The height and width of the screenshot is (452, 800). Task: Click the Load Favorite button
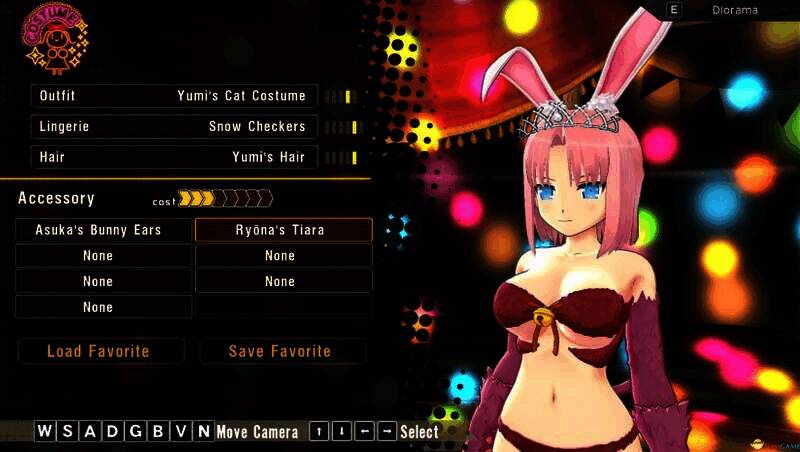click(100, 351)
